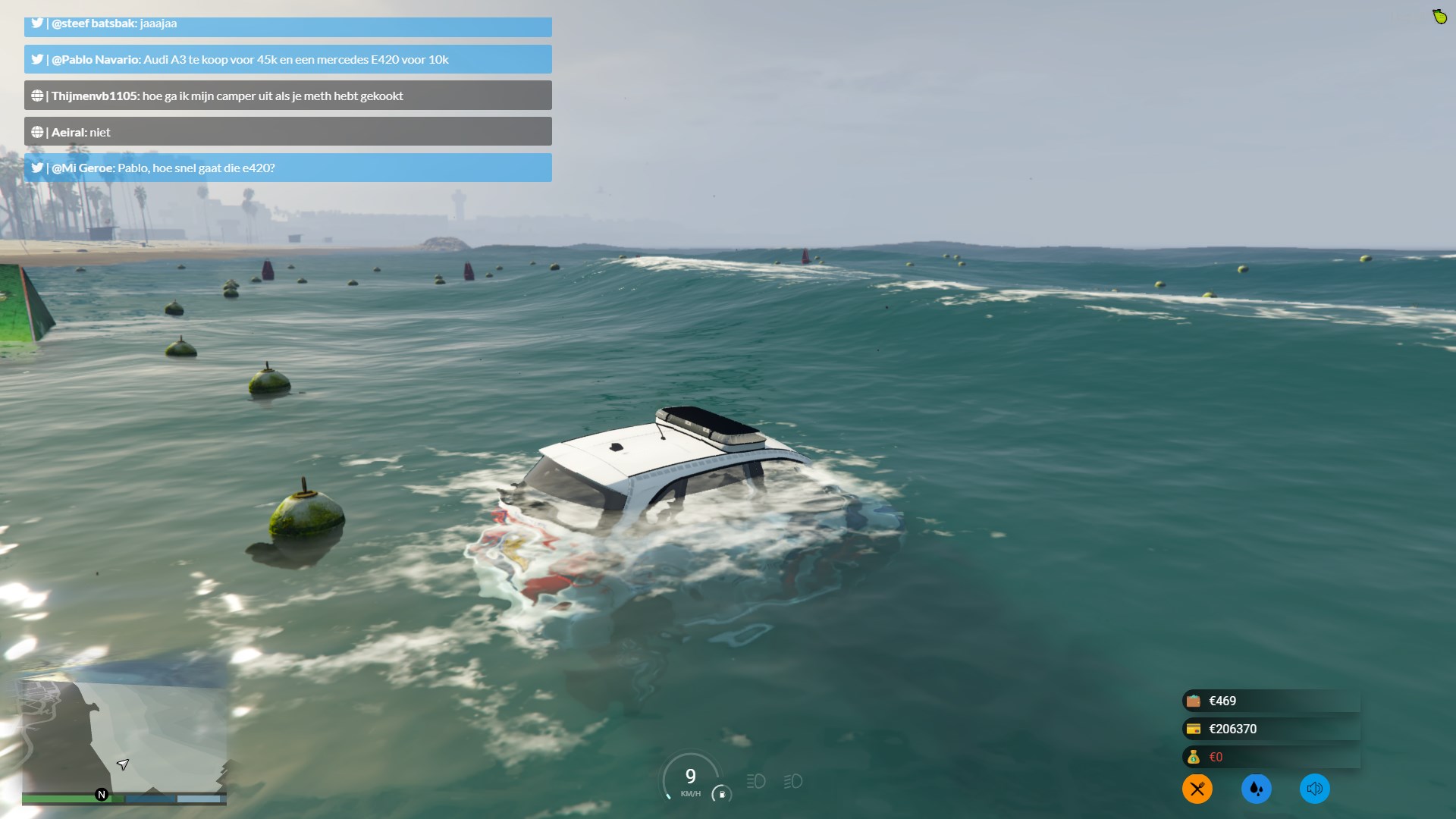
Task: Select the orange hunger status icon
Action: (x=1197, y=789)
